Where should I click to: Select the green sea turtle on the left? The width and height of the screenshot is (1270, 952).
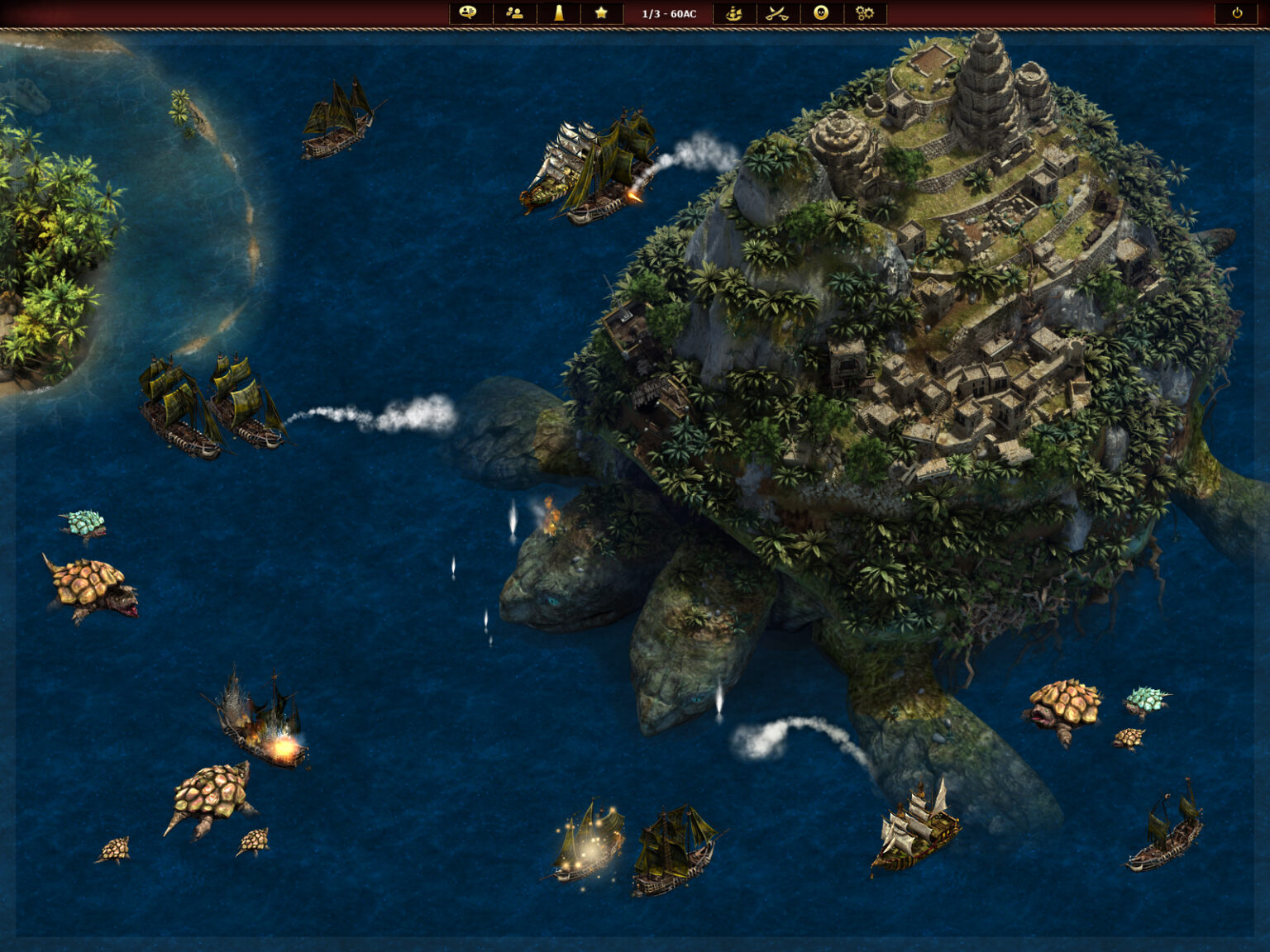[x=83, y=521]
